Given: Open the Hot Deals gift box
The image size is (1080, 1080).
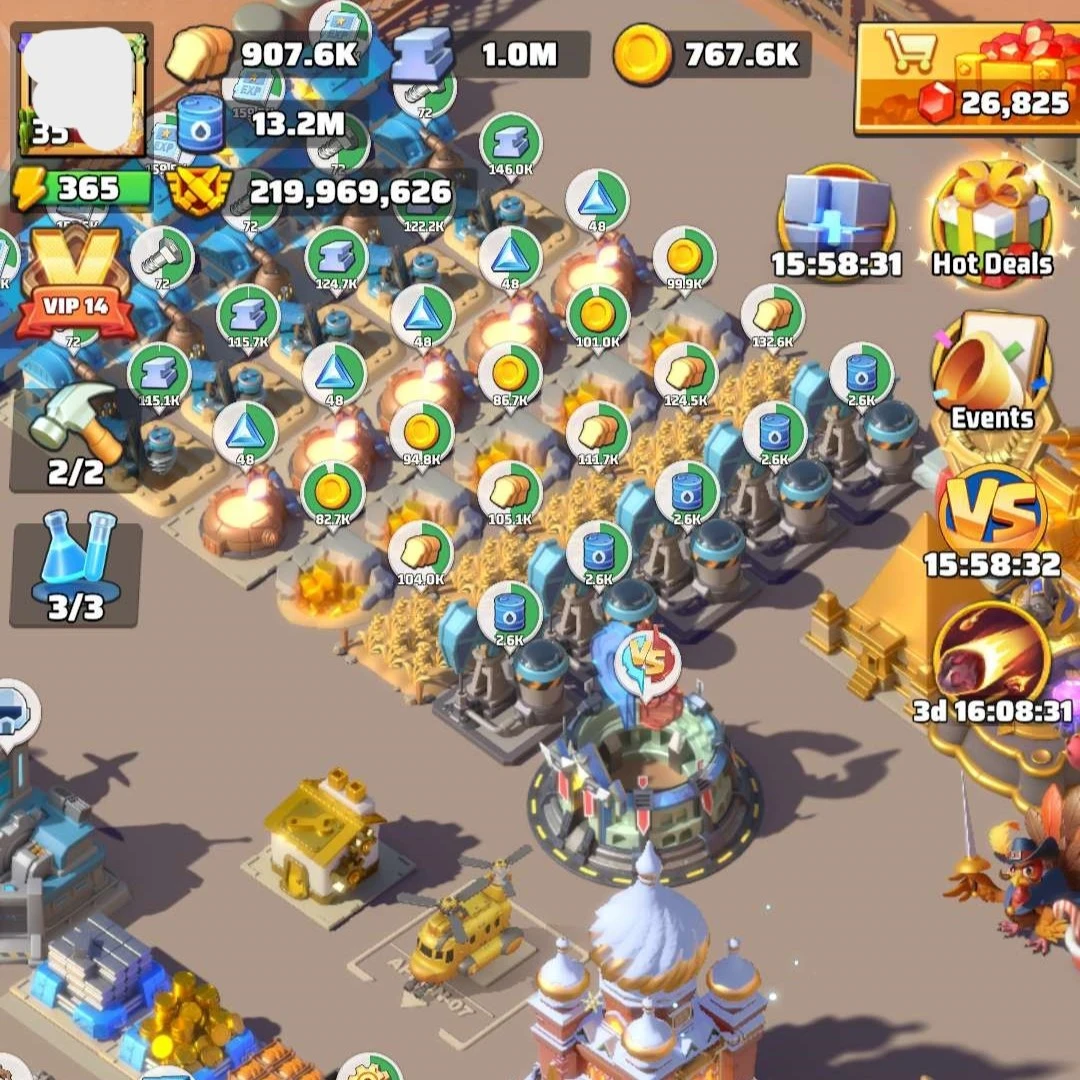Looking at the screenshot, I should [992, 222].
